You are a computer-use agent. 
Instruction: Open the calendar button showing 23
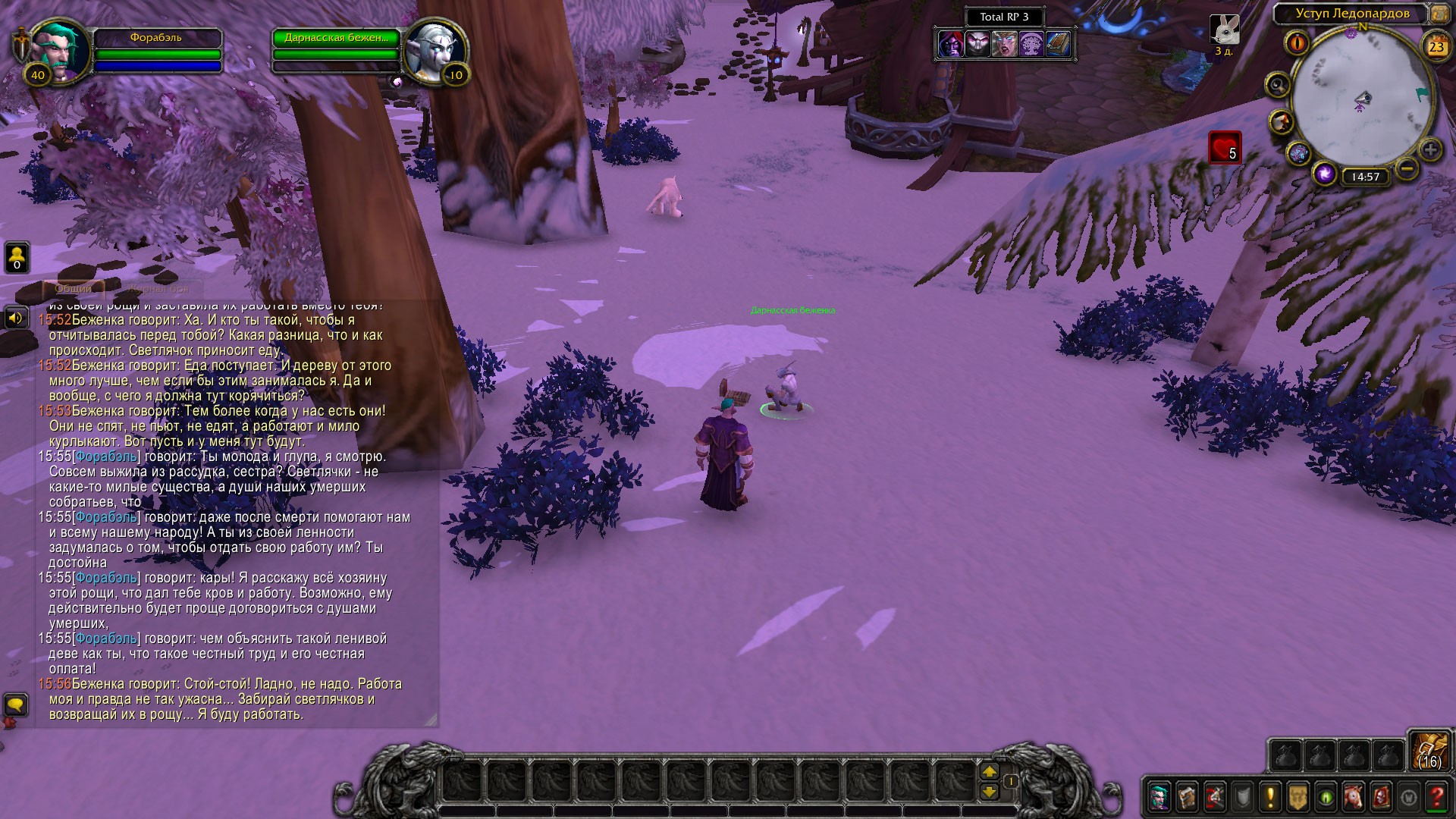coord(1436,46)
